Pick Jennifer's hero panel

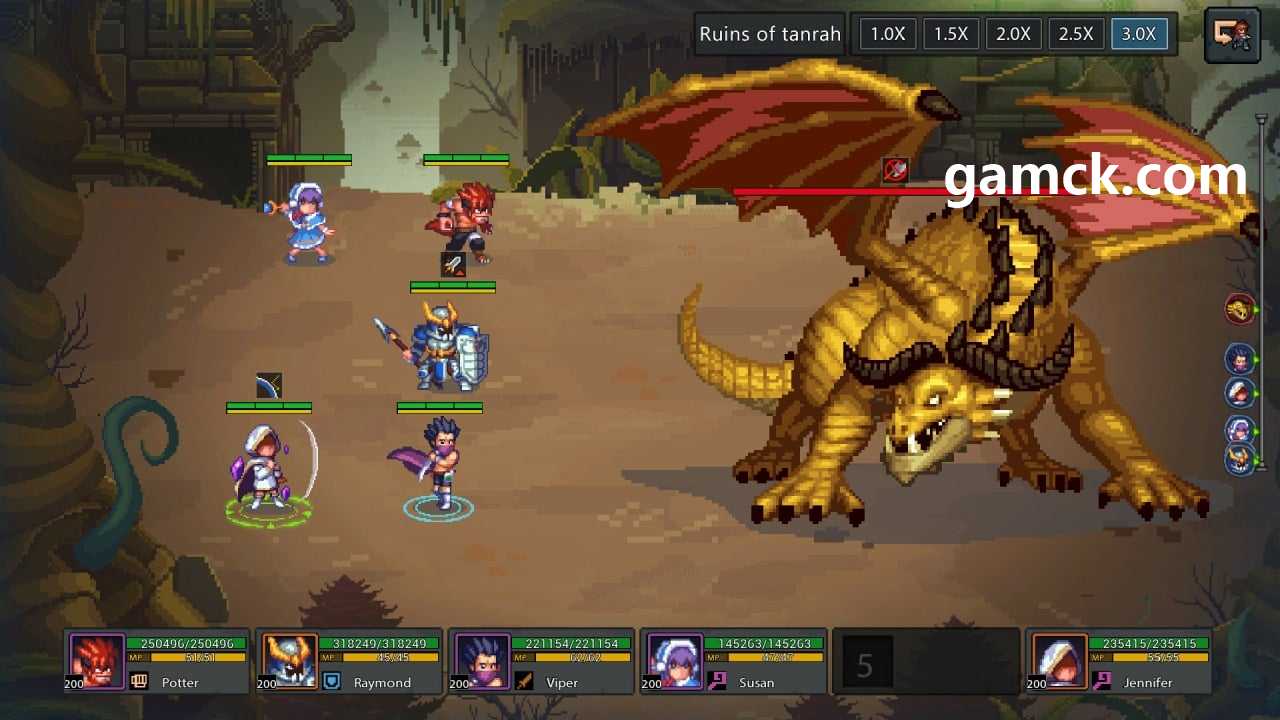[x=1118, y=661]
